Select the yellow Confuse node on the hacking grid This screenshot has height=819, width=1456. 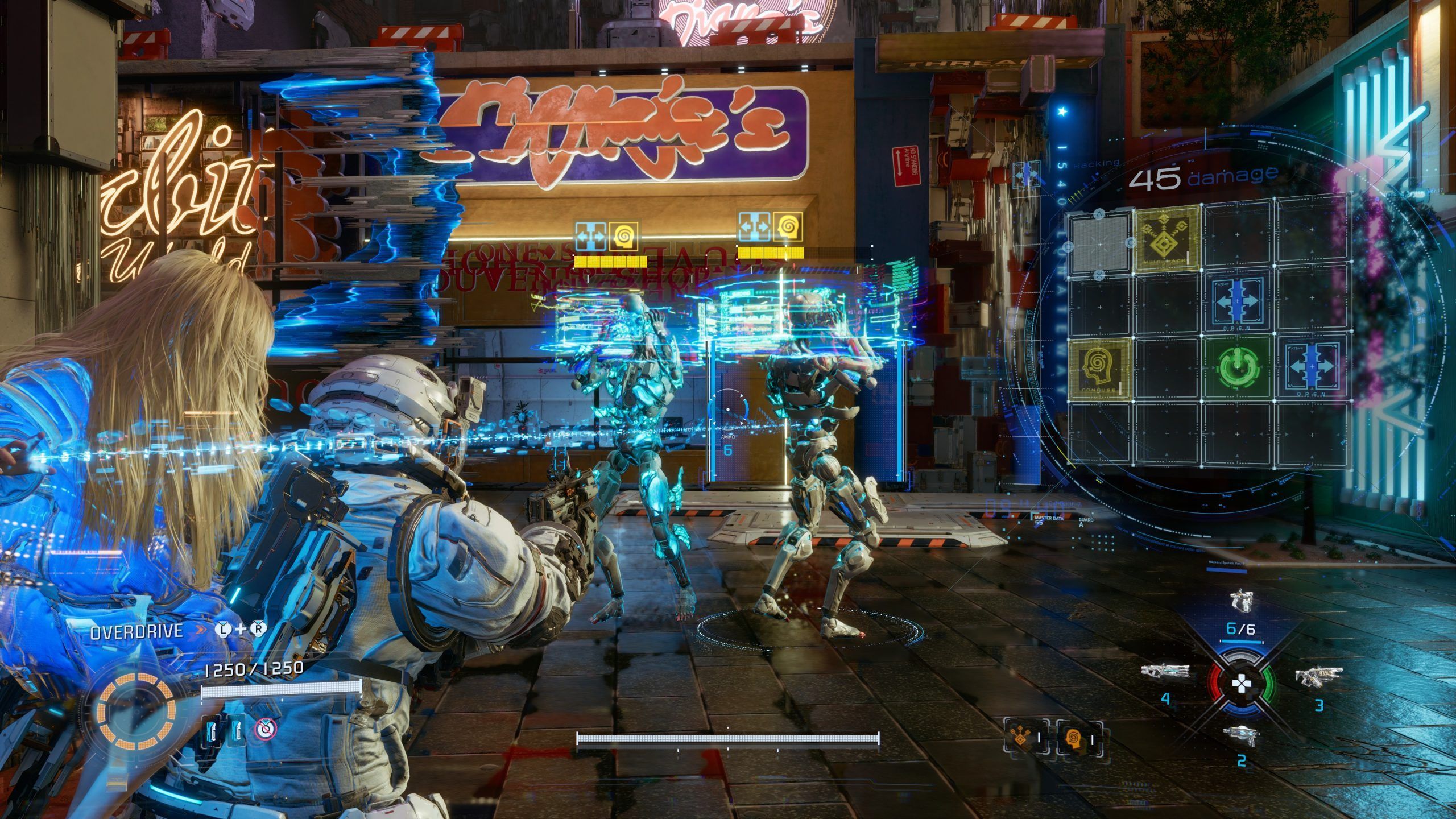pos(1099,369)
